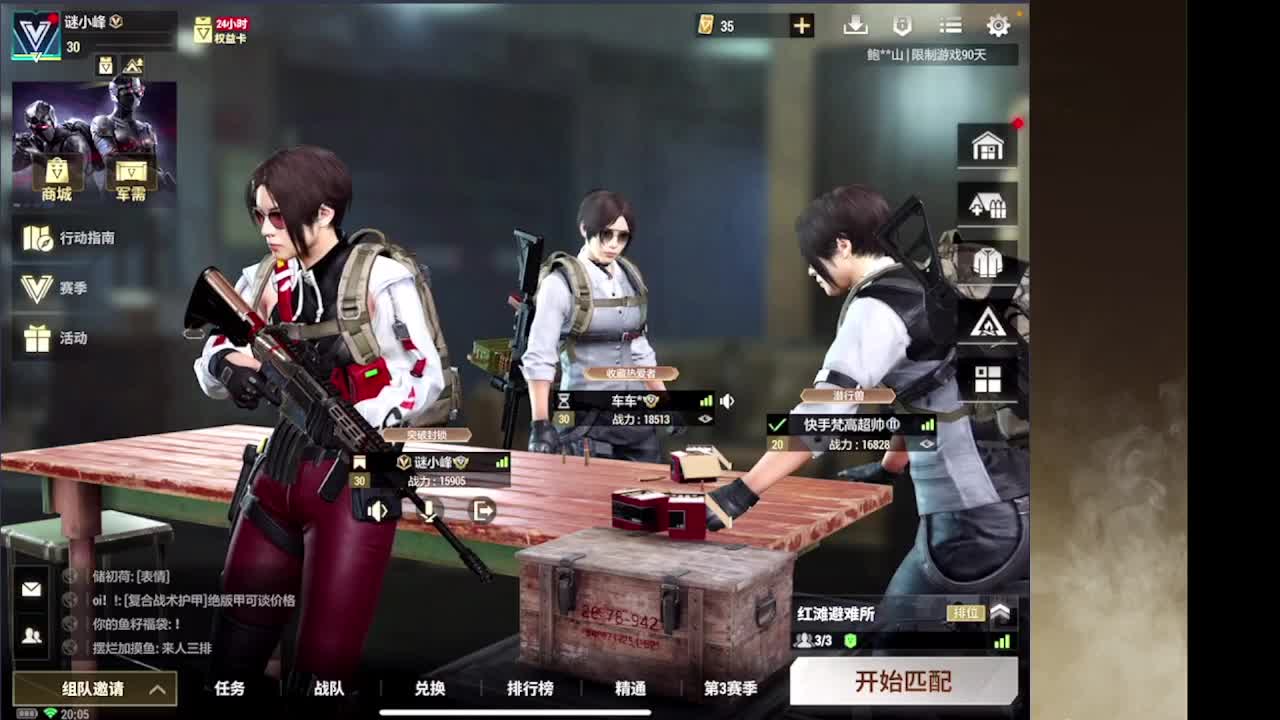This screenshot has width=1280, height=720.
Task: Collapse the 组队邀请 panel chevron
Action: pyautogui.click(x=155, y=689)
